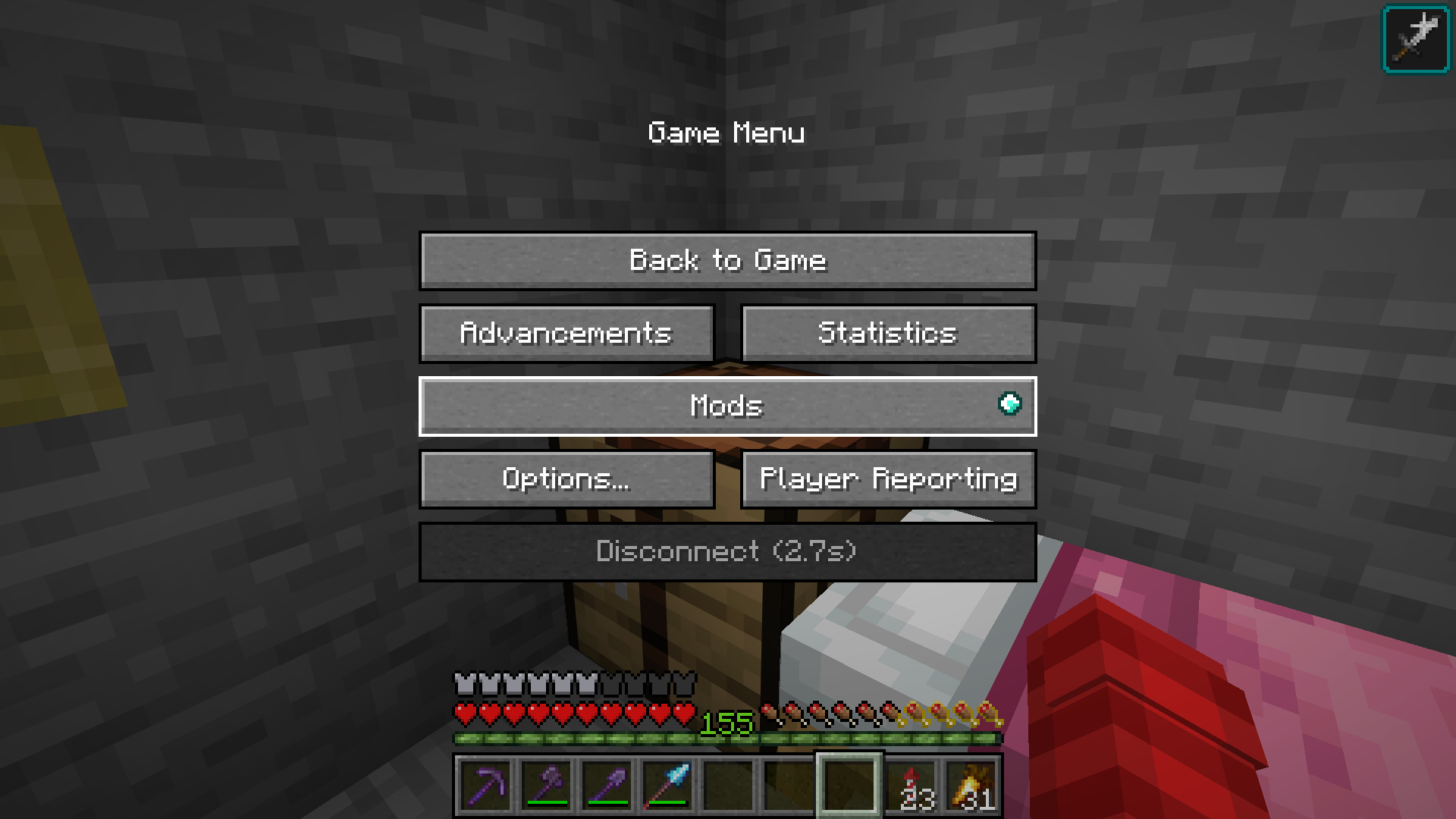Screen dimensions: 1456x819
Task: Click the Game Menu title text
Action: (x=726, y=133)
